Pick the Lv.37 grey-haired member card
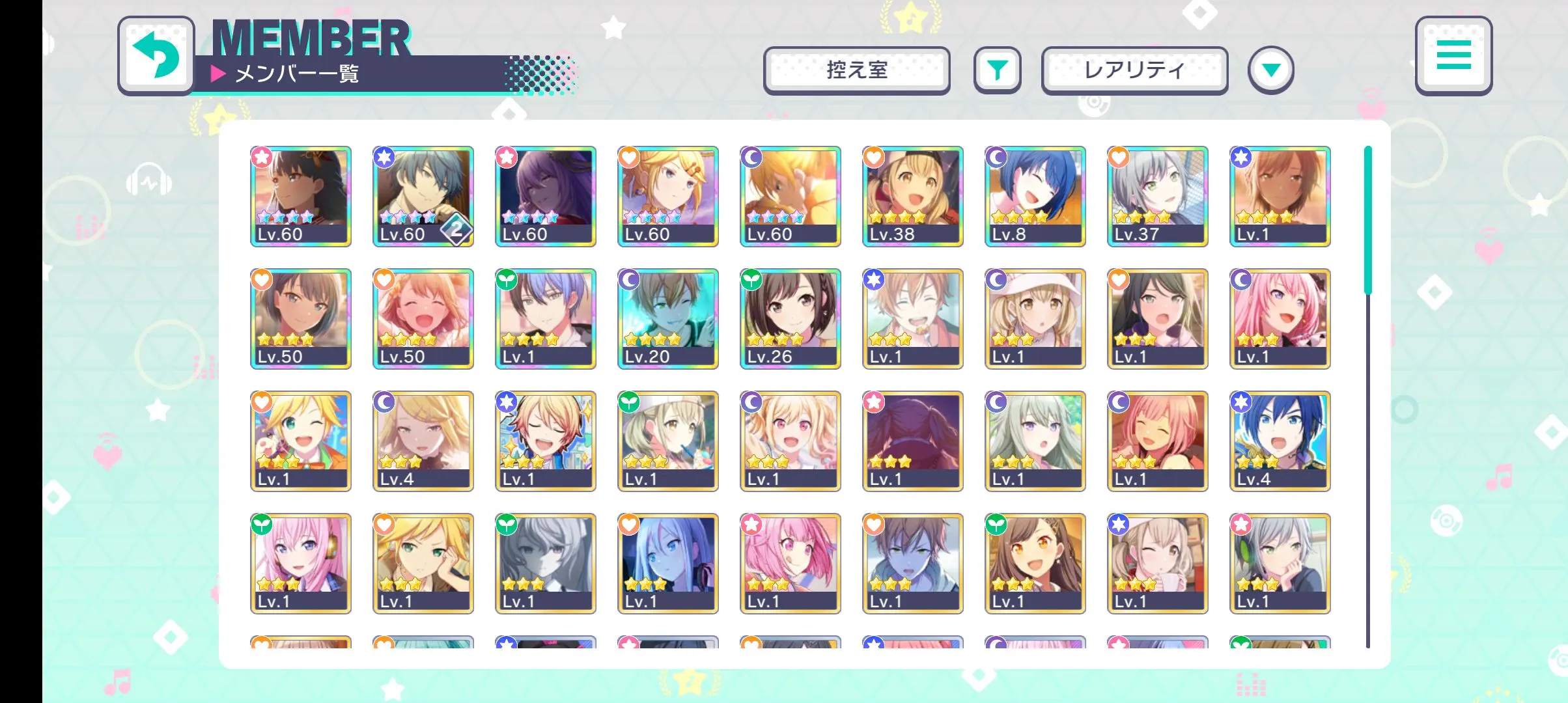This screenshot has height=703, width=1568. [x=1157, y=196]
